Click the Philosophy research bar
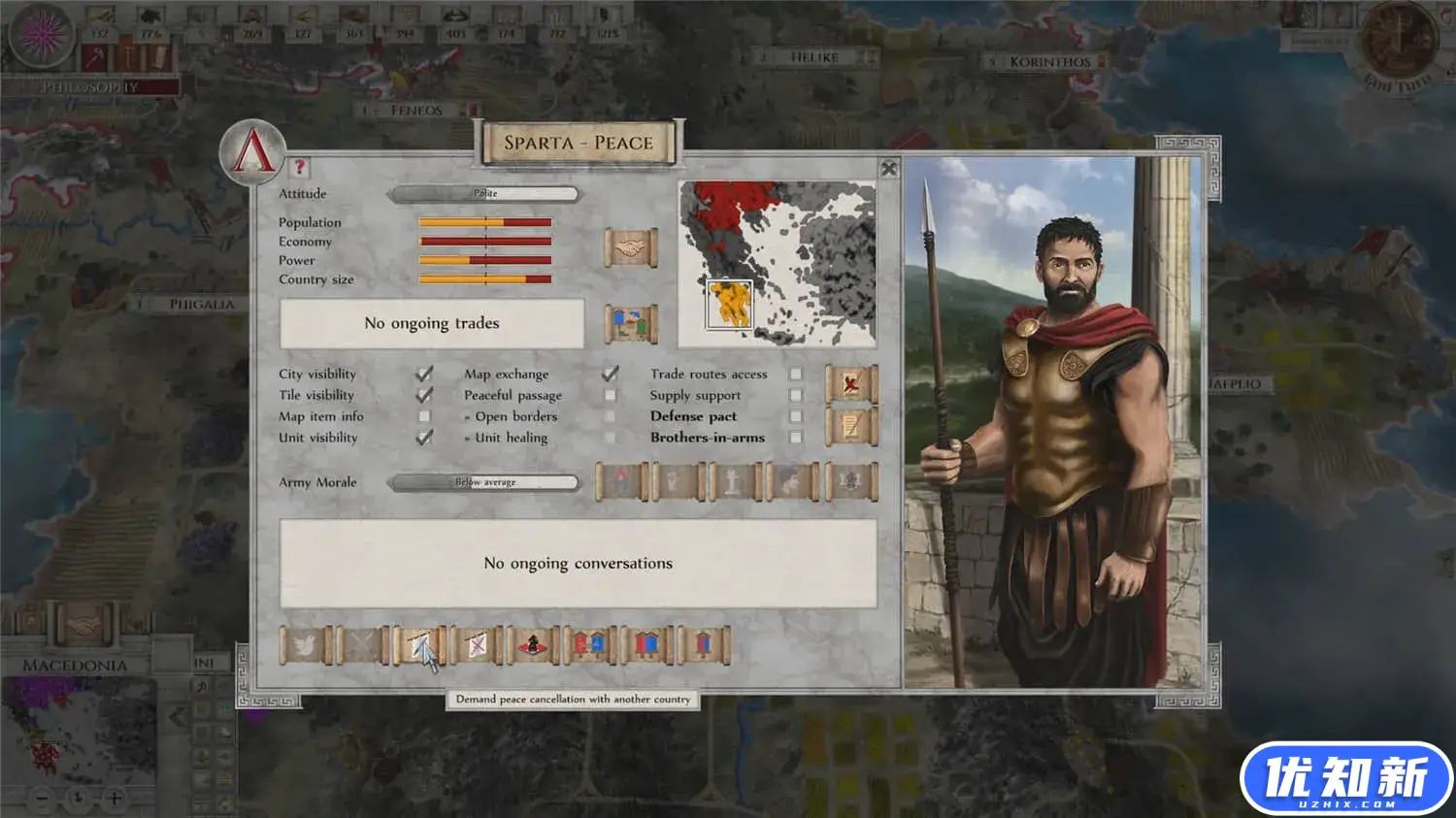The height and width of the screenshot is (818, 1456). [91, 87]
